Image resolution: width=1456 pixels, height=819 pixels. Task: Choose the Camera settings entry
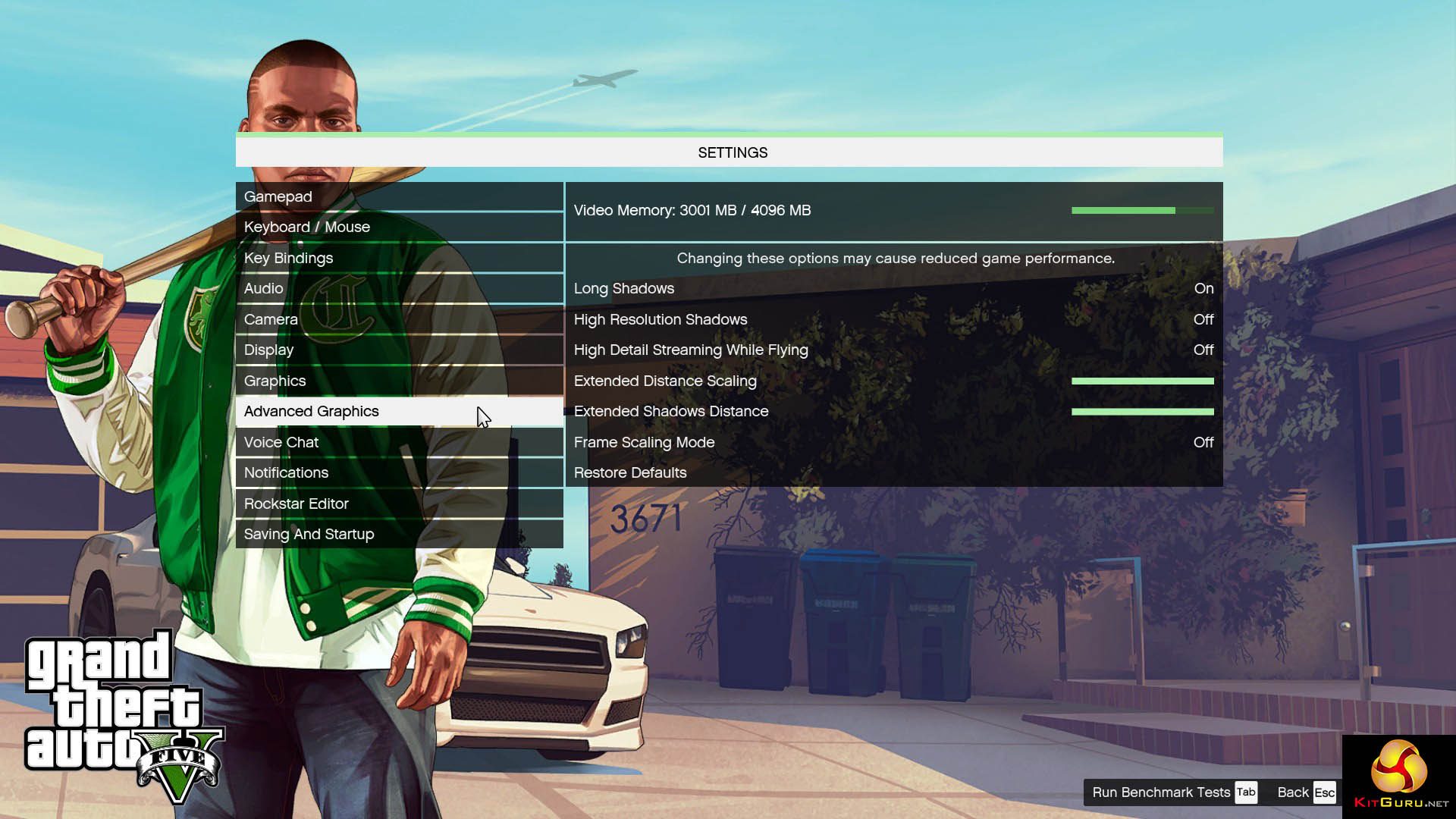[399, 319]
